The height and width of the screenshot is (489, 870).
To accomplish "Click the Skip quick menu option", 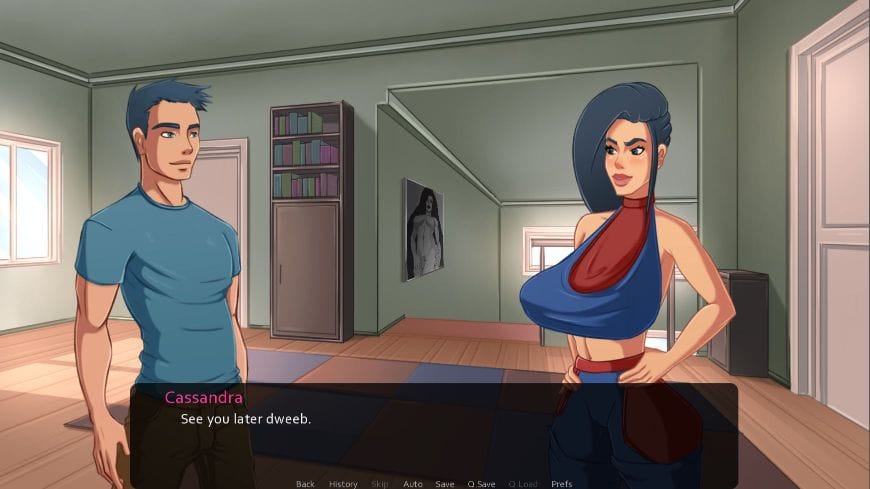I will 380,484.
